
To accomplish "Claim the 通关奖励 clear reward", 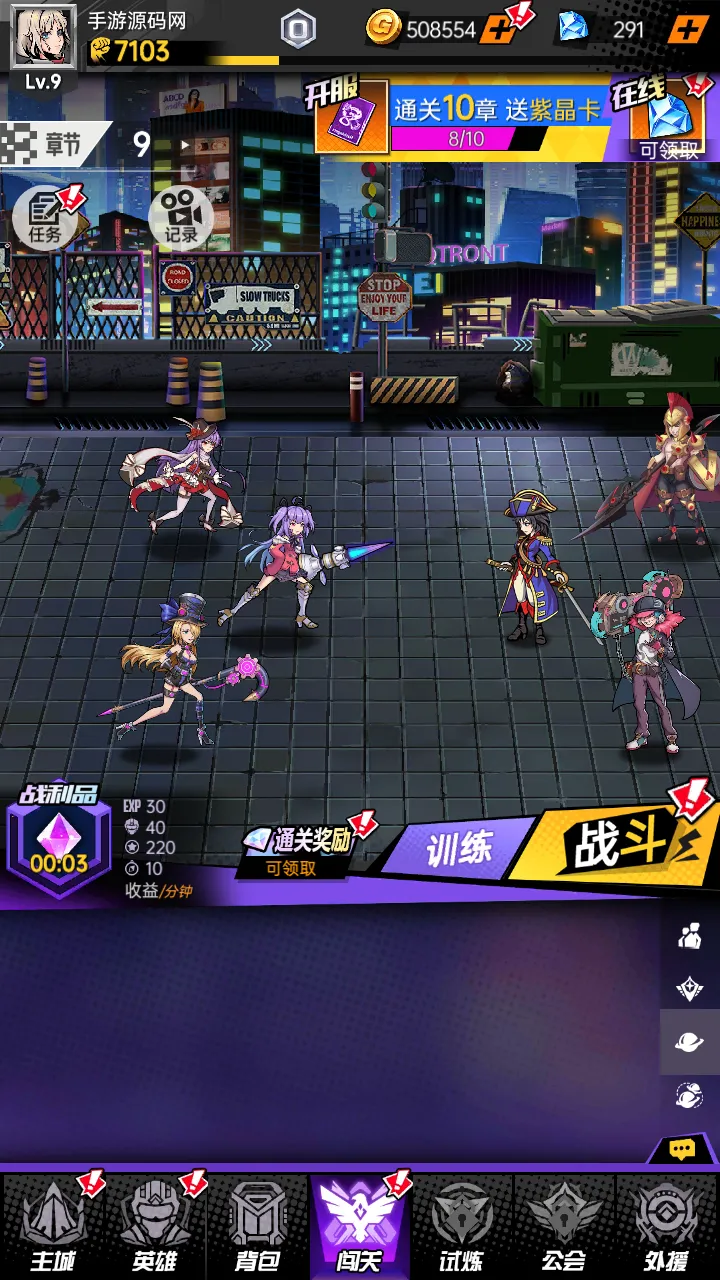I will pos(298,850).
